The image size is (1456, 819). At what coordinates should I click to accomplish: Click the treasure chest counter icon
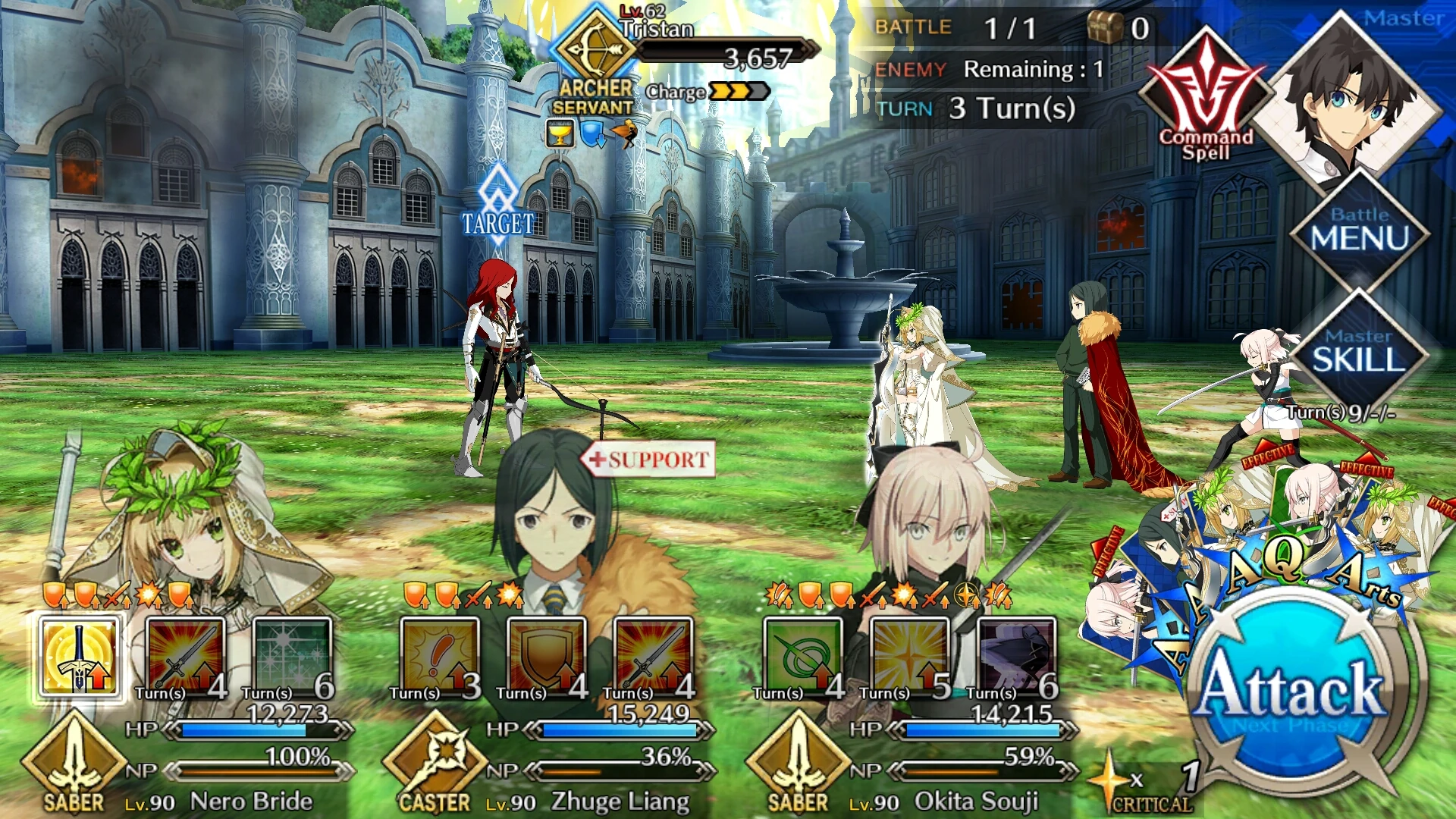click(1107, 25)
